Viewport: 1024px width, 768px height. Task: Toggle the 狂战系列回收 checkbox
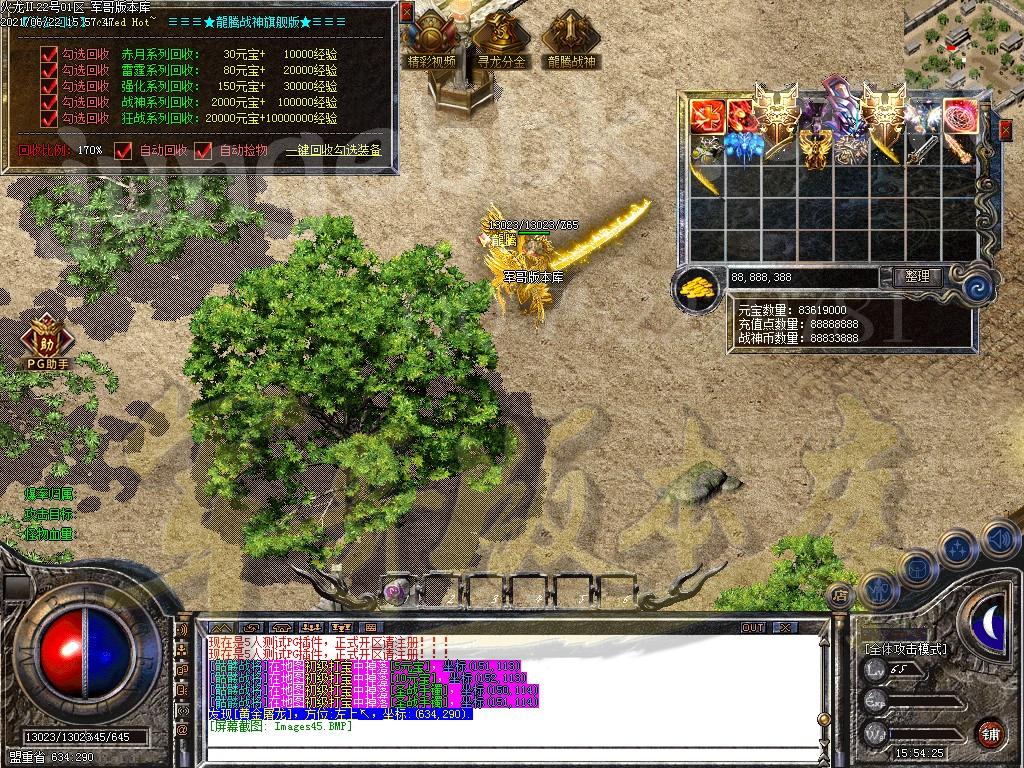coord(49,118)
